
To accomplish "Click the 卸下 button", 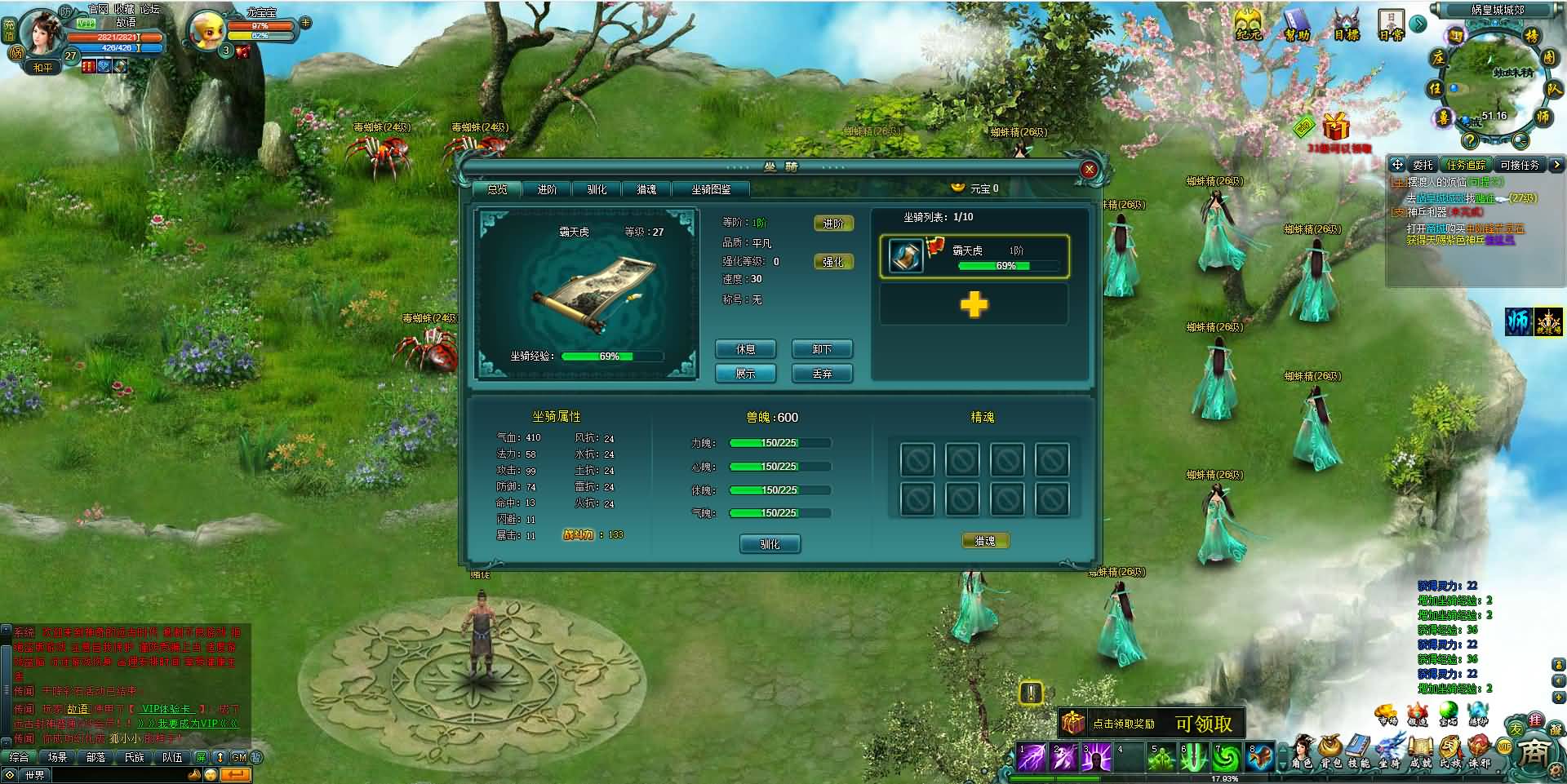I will [821, 349].
